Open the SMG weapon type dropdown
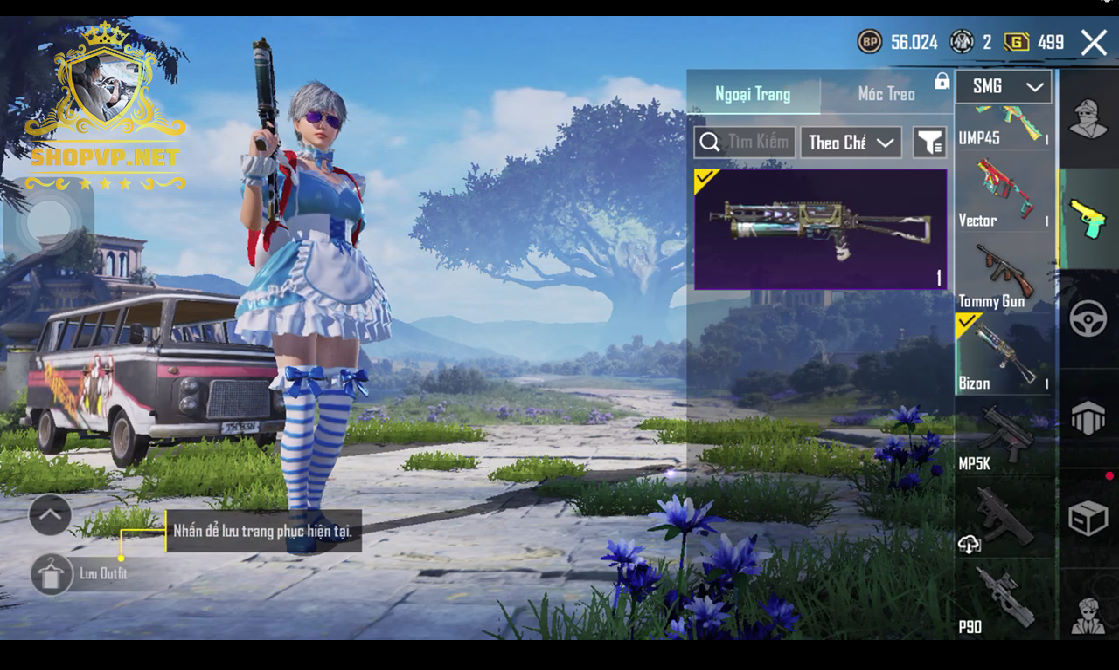Image resolution: width=1119 pixels, height=670 pixels. click(1003, 87)
